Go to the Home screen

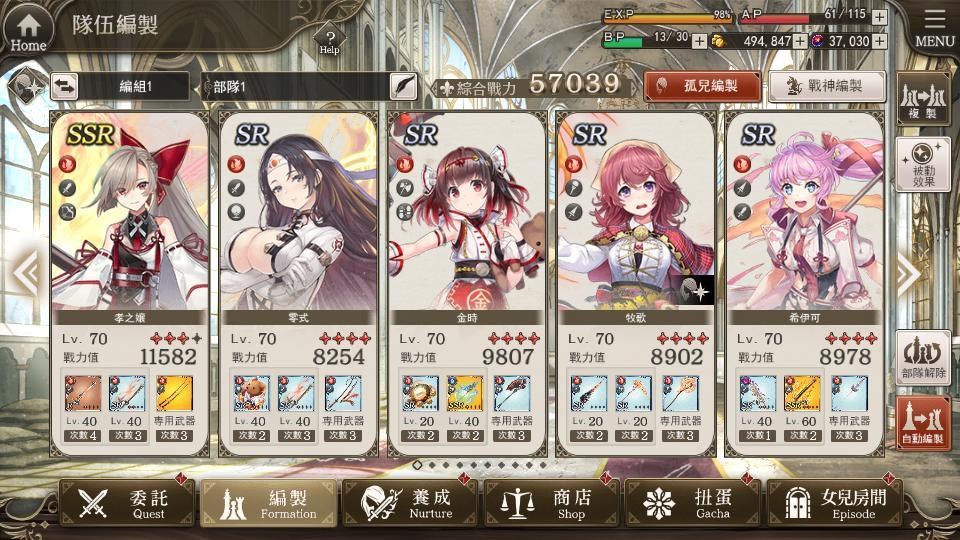tap(28, 28)
